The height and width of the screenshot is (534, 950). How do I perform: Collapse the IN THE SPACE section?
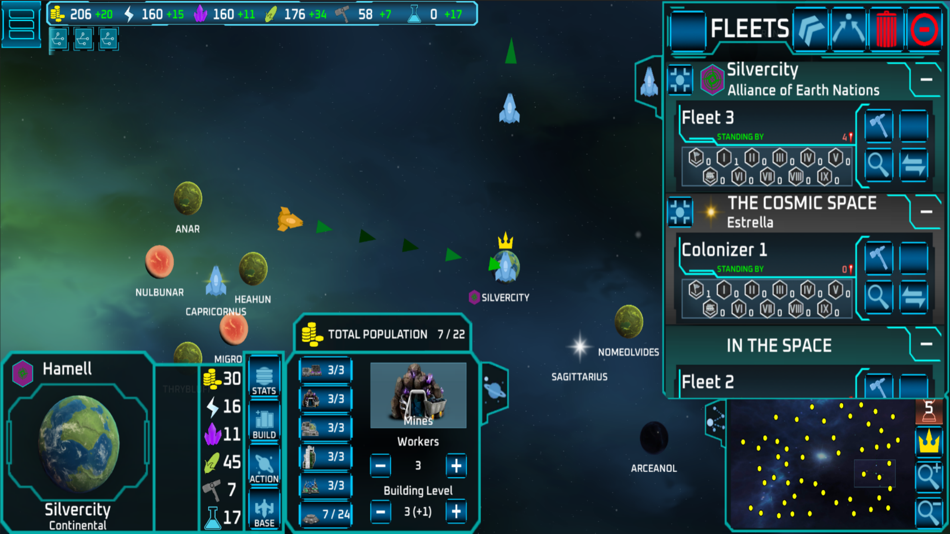pyautogui.click(x=927, y=345)
